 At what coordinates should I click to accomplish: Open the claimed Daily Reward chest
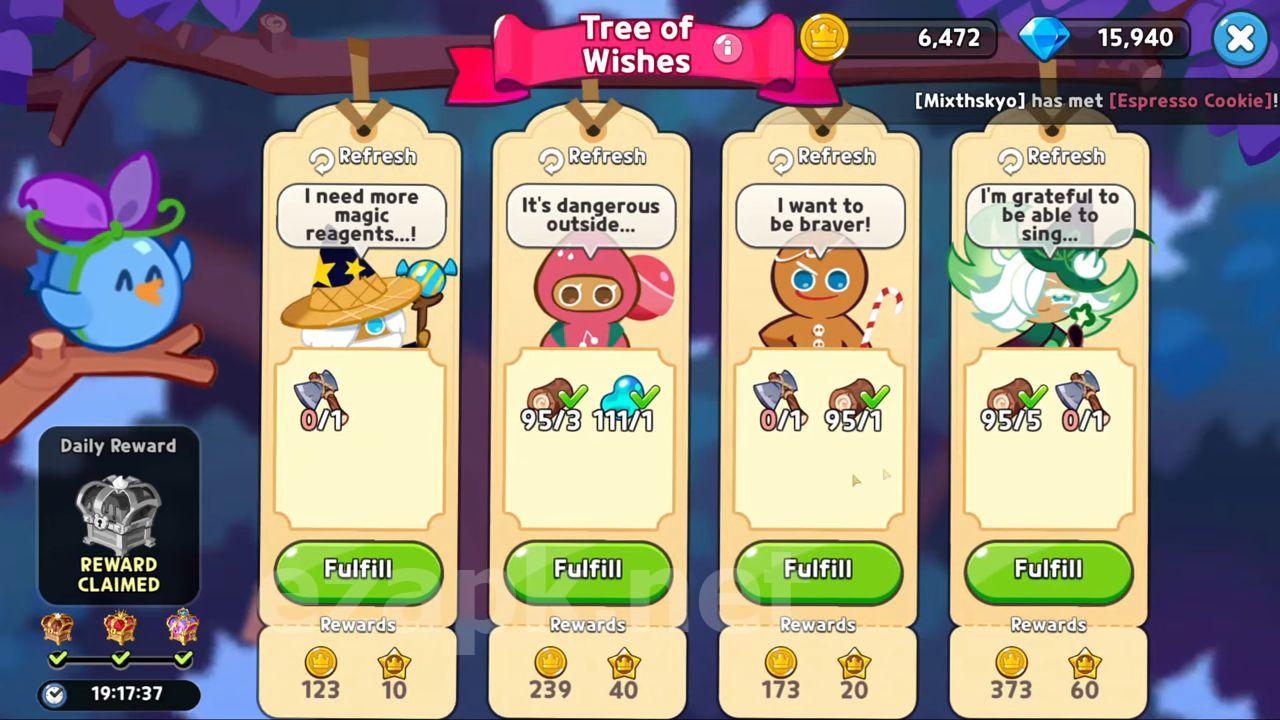(x=119, y=513)
